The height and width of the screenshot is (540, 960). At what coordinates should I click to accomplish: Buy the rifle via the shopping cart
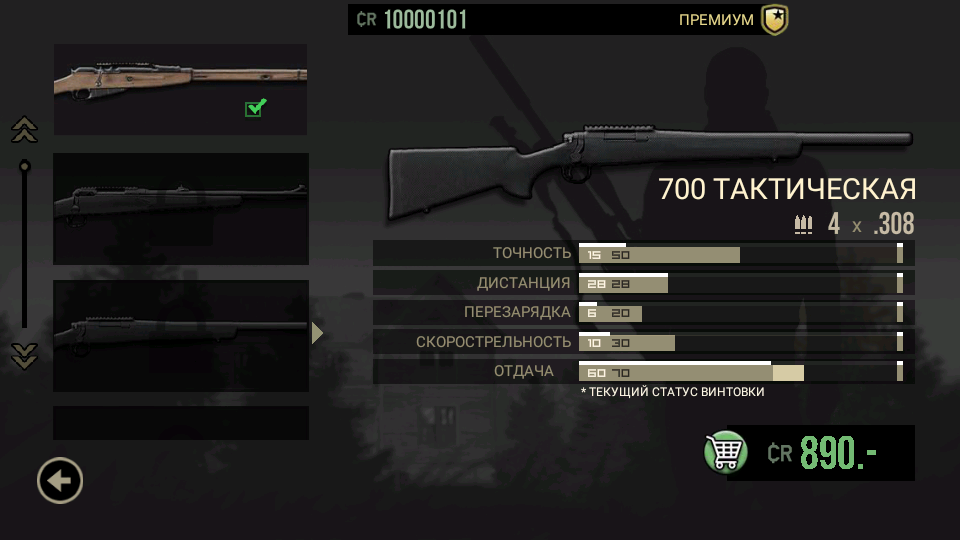[726, 452]
